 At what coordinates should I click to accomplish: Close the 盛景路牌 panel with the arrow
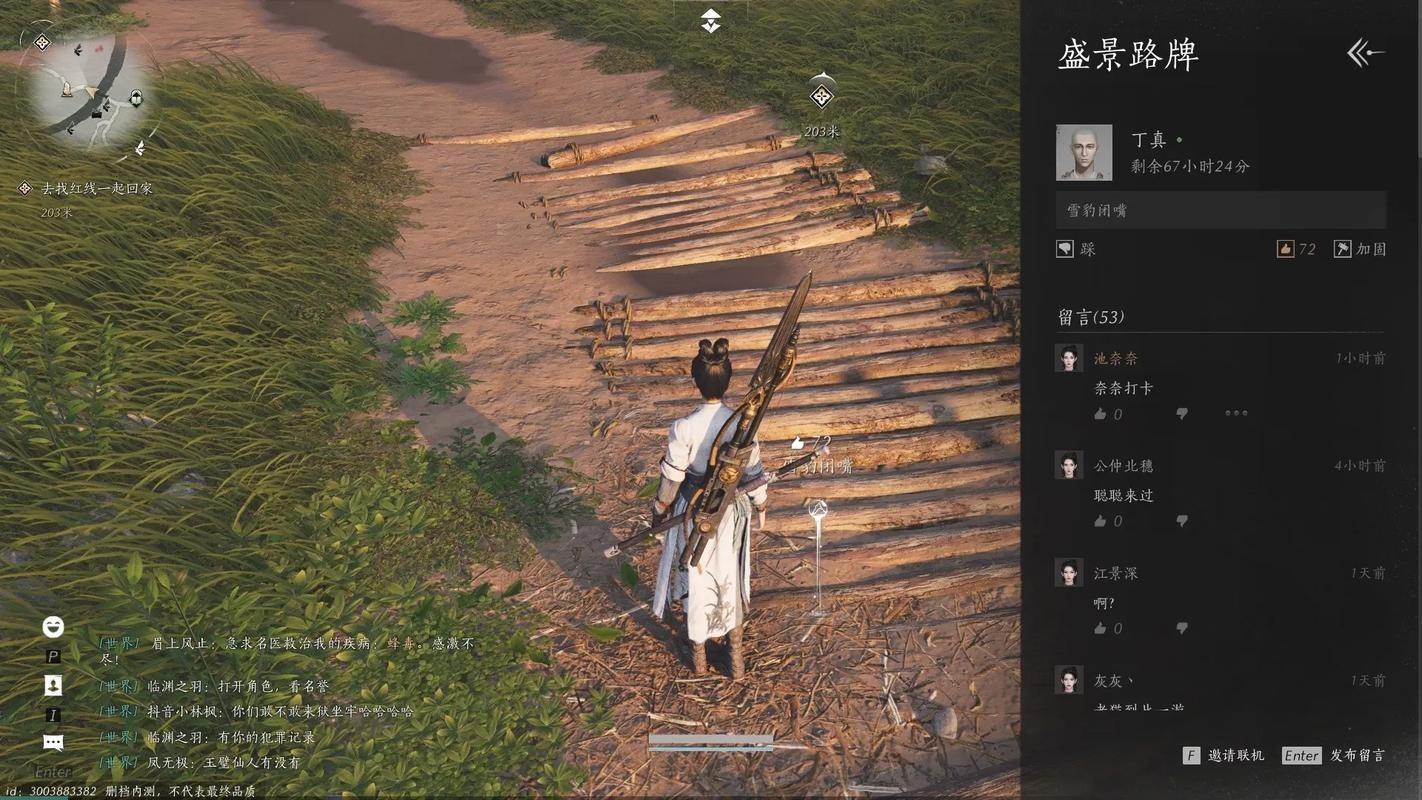tap(1365, 53)
